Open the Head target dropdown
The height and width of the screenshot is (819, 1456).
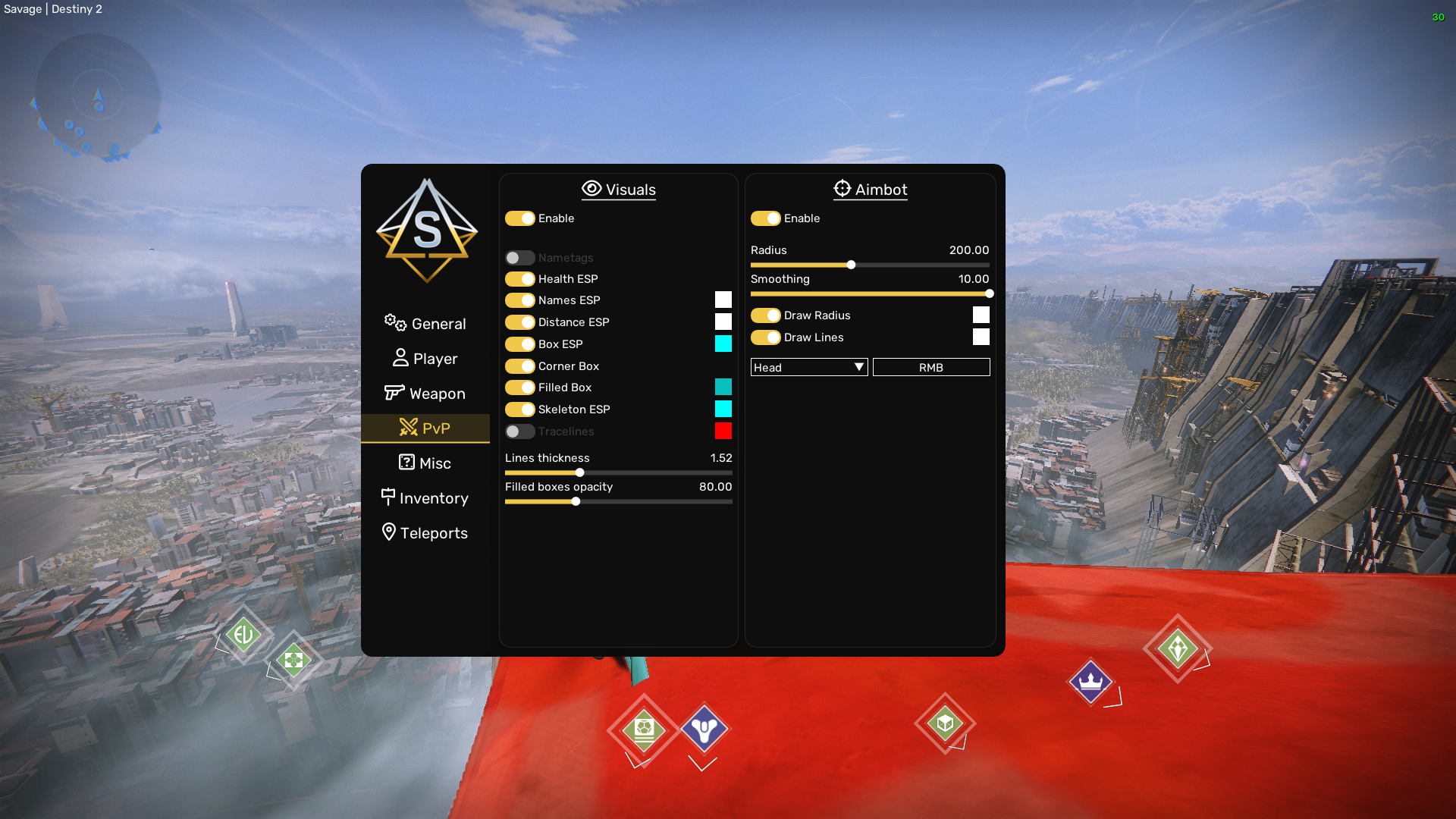[808, 368]
